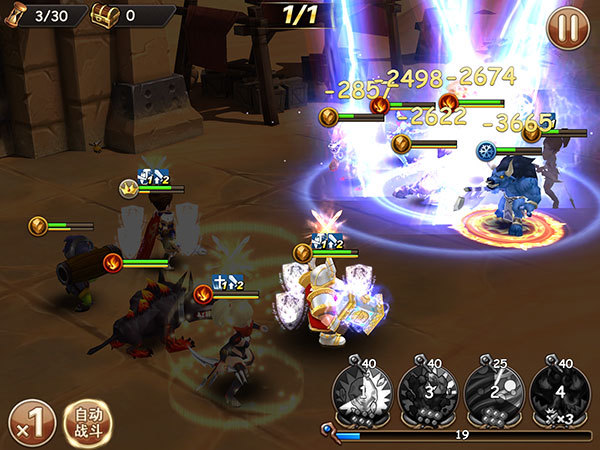Image resolution: width=600 pixels, height=450 pixels.
Task: Select the ×3 skill with cooldown number 4
Action: 559,389
